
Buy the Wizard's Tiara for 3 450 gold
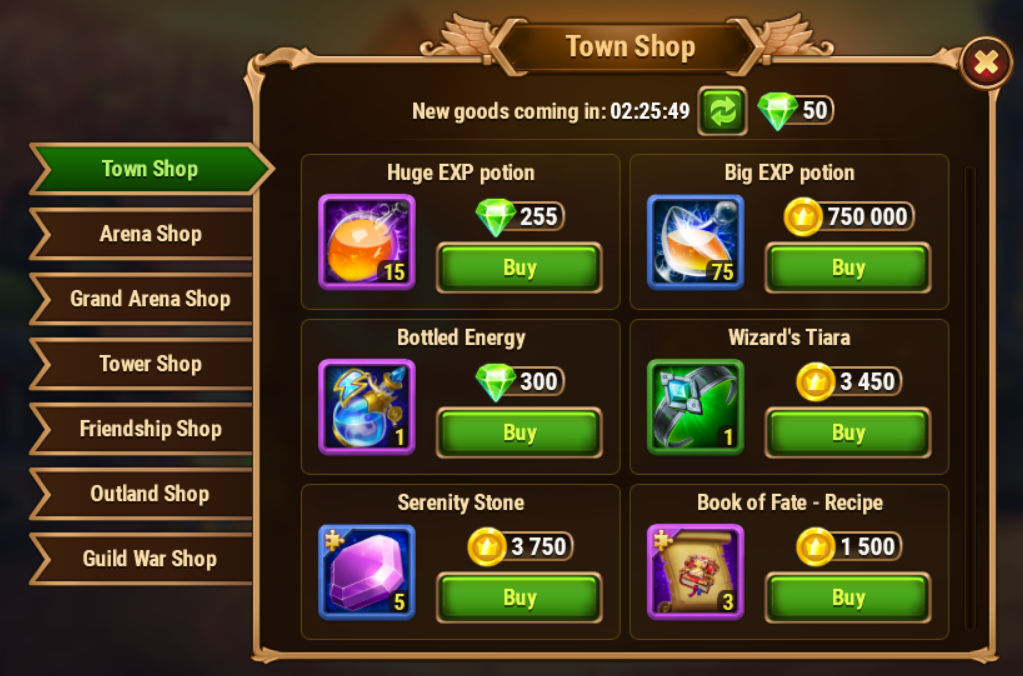848,433
